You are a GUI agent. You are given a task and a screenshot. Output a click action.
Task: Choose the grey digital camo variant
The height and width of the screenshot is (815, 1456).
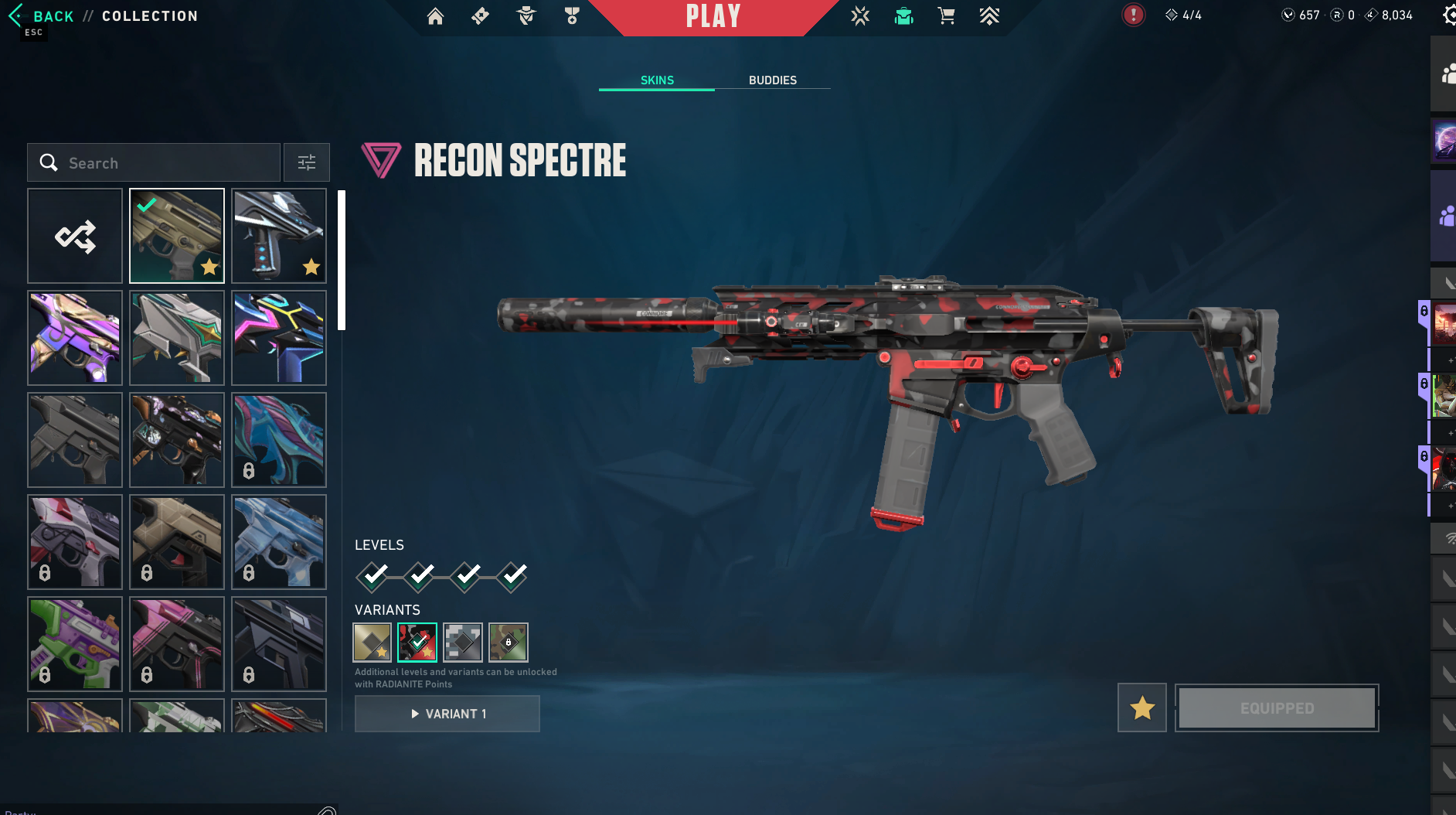pos(463,643)
